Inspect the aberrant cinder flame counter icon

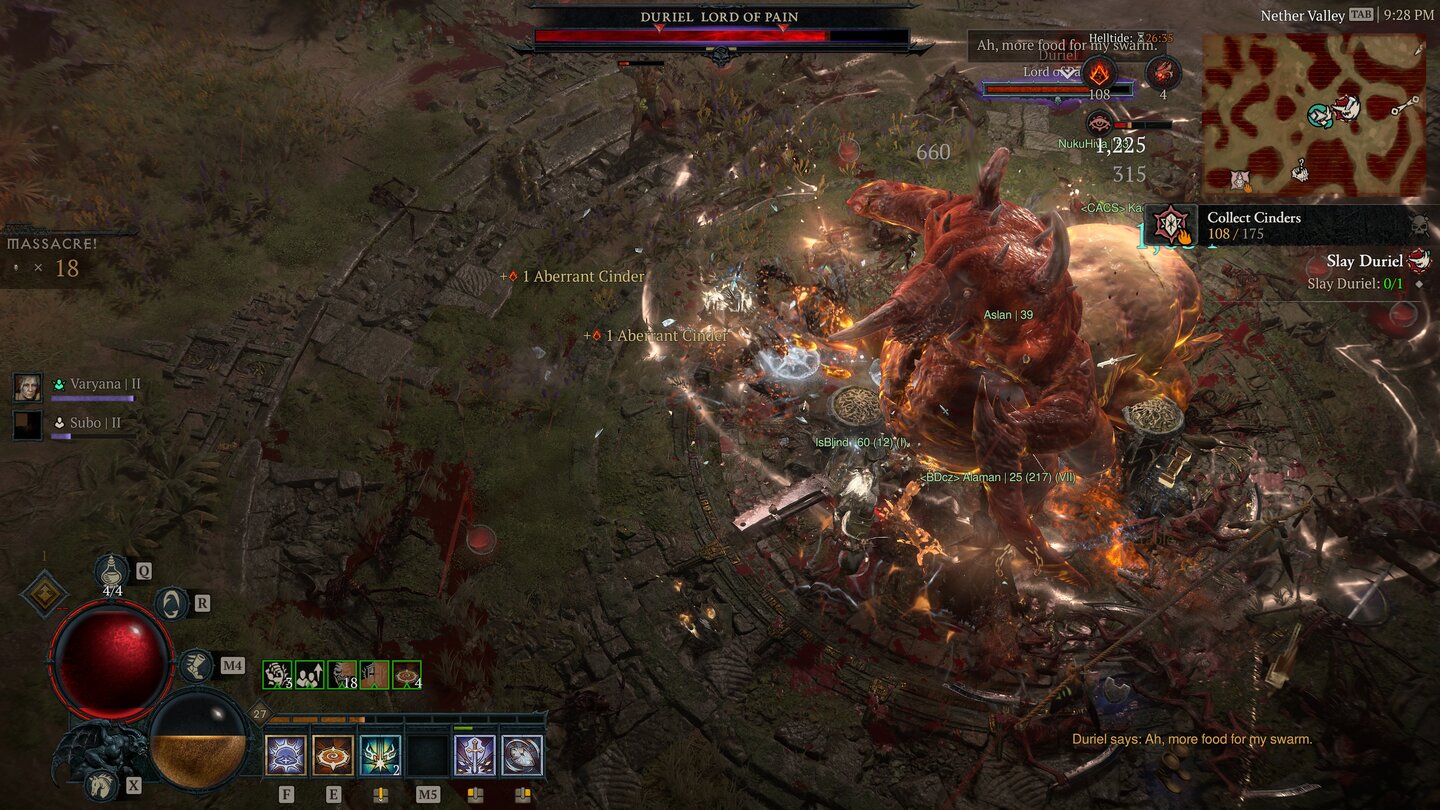coord(1100,72)
